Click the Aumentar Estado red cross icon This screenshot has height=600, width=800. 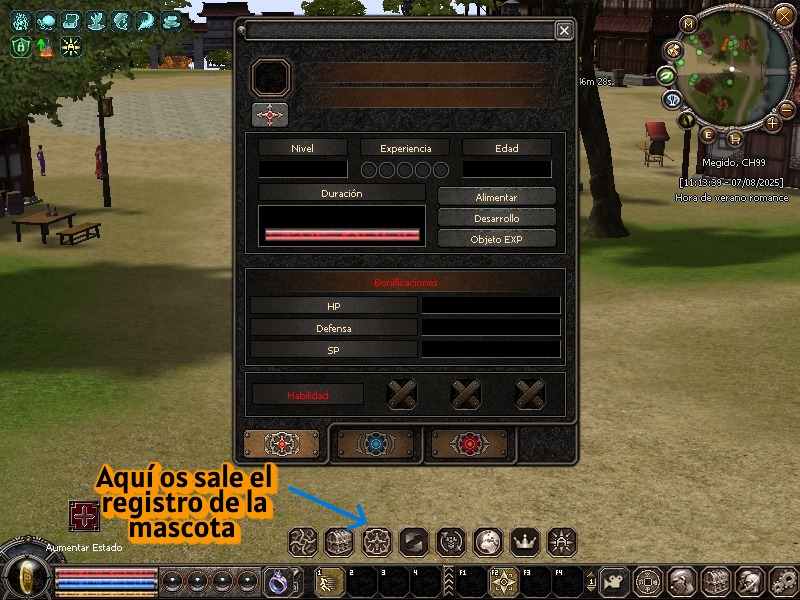tap(84, 516)
